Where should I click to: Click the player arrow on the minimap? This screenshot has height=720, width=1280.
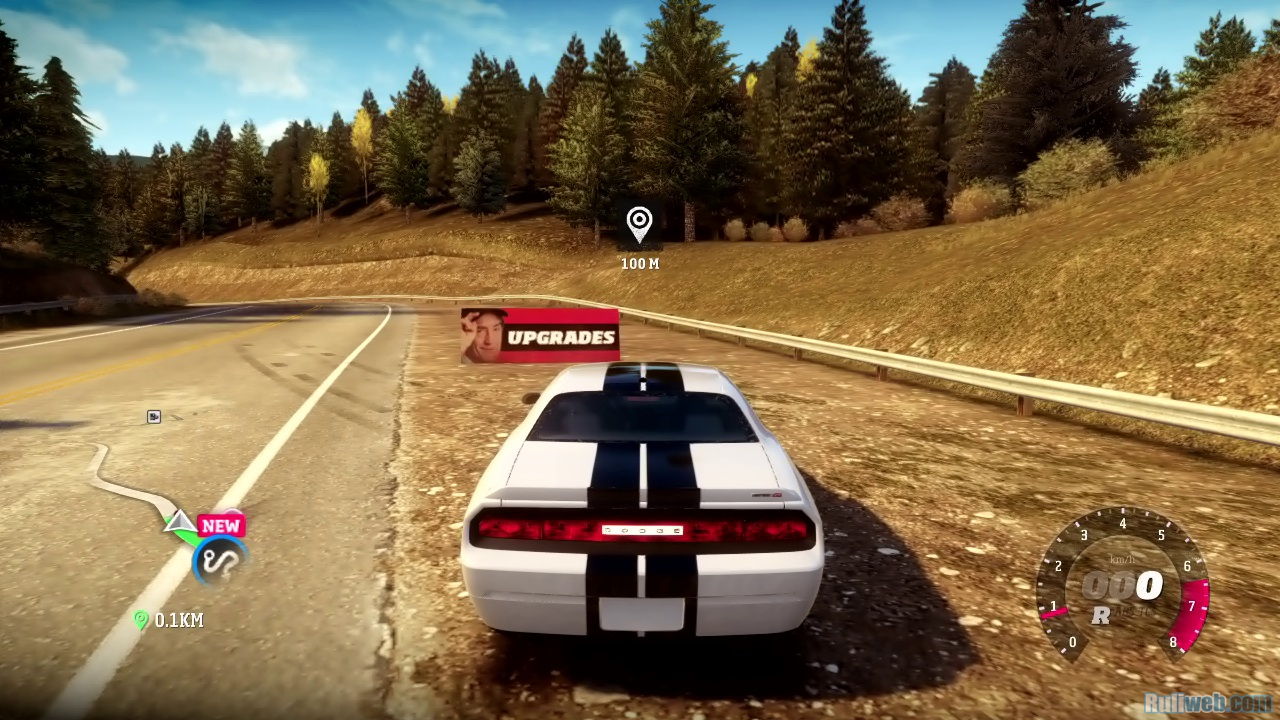180,520
